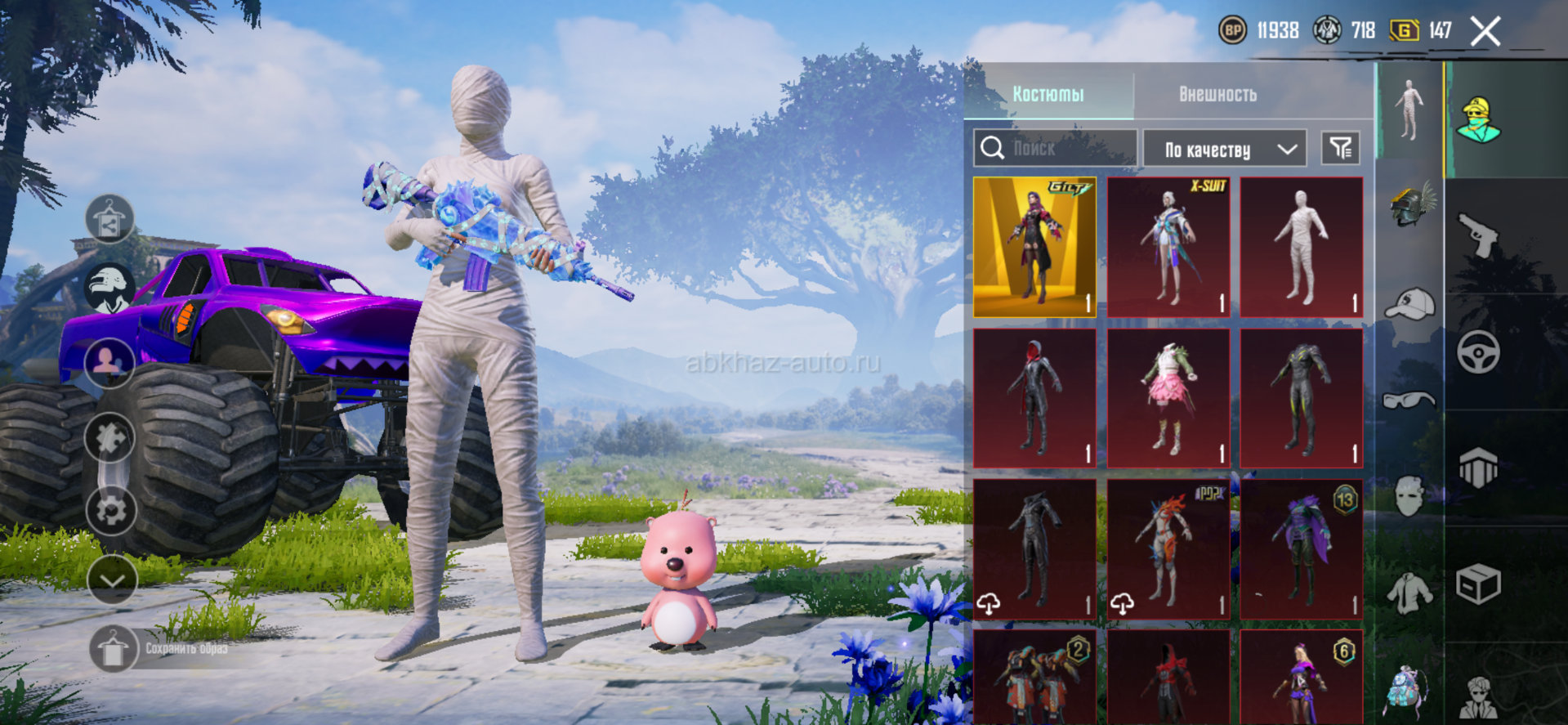Image resolution: width=1568 pixels, height=725 pixels.
Task: Switch to the Внешность tab
Action: (1217, 94)
